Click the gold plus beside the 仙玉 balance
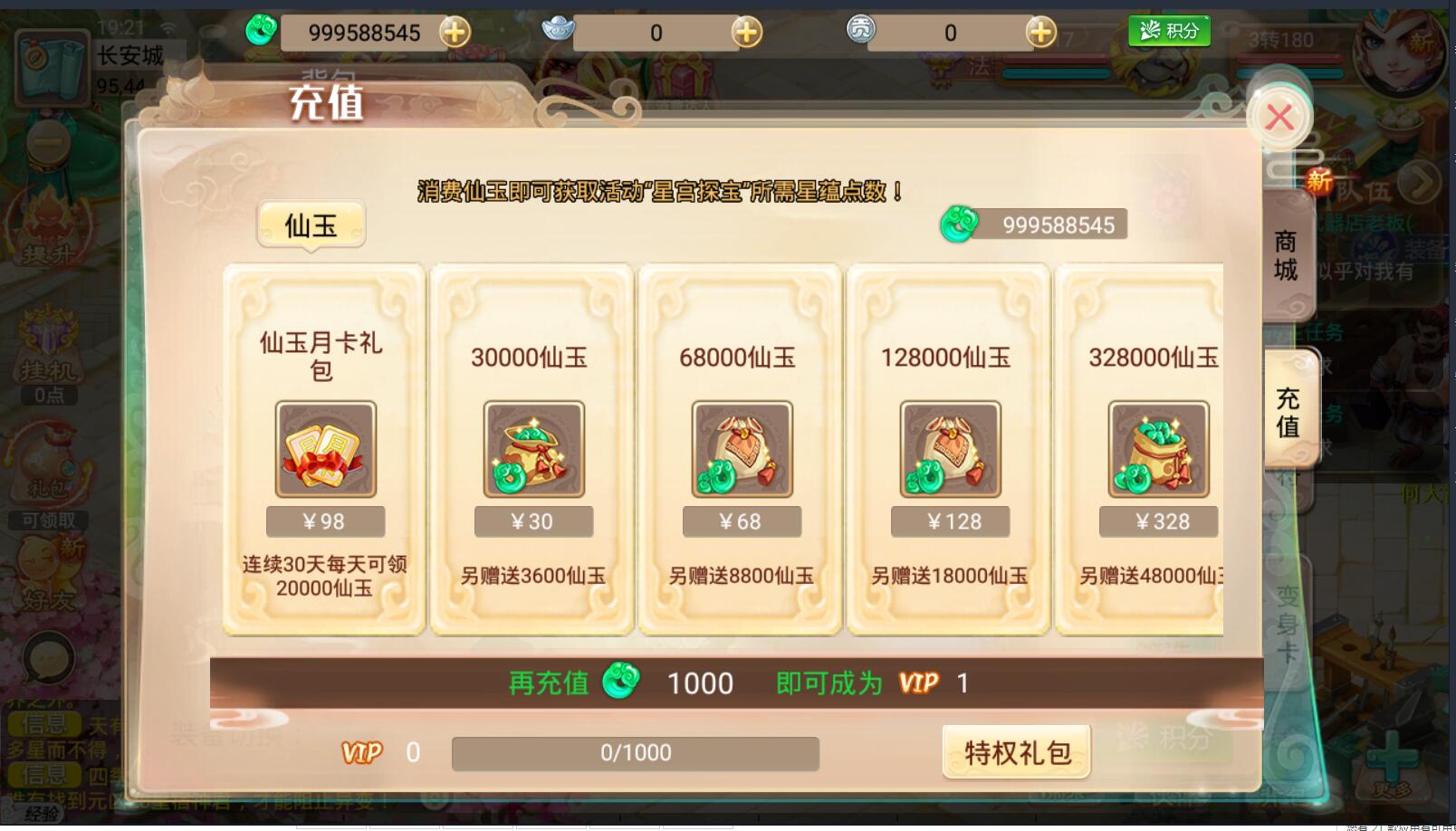 coord(456,32)
